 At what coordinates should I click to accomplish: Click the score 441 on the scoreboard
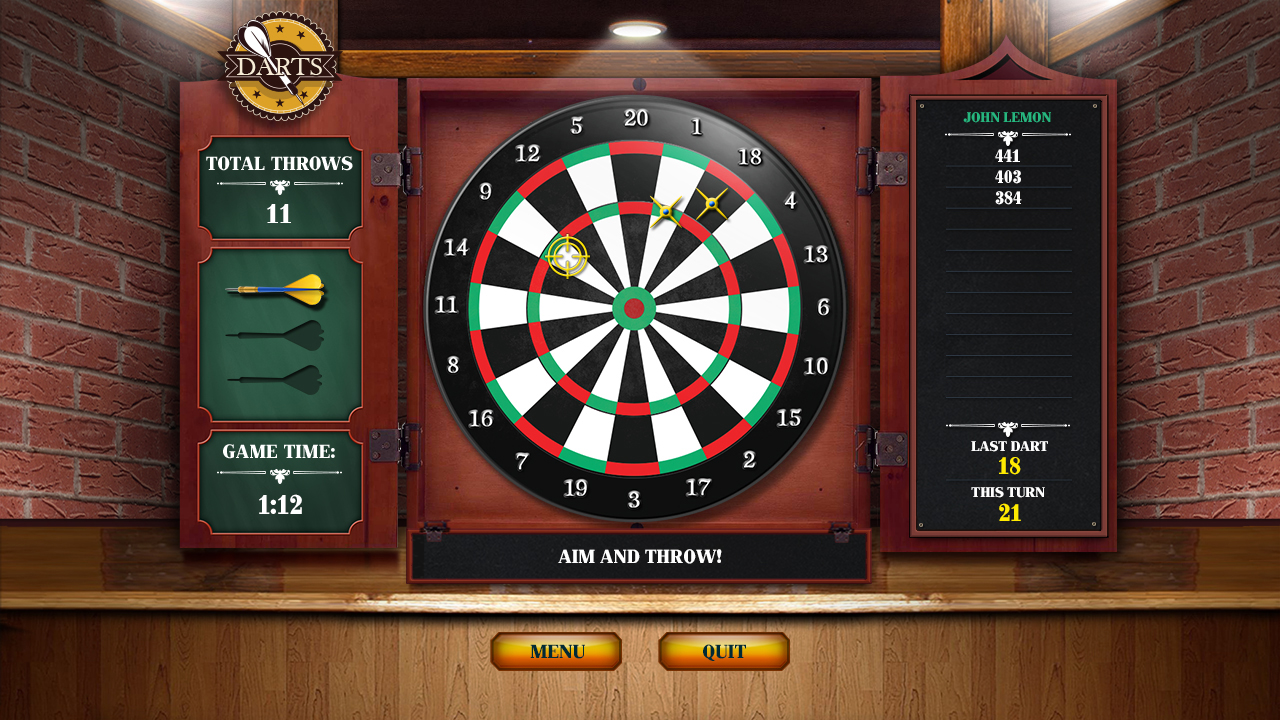point(1008,156)
